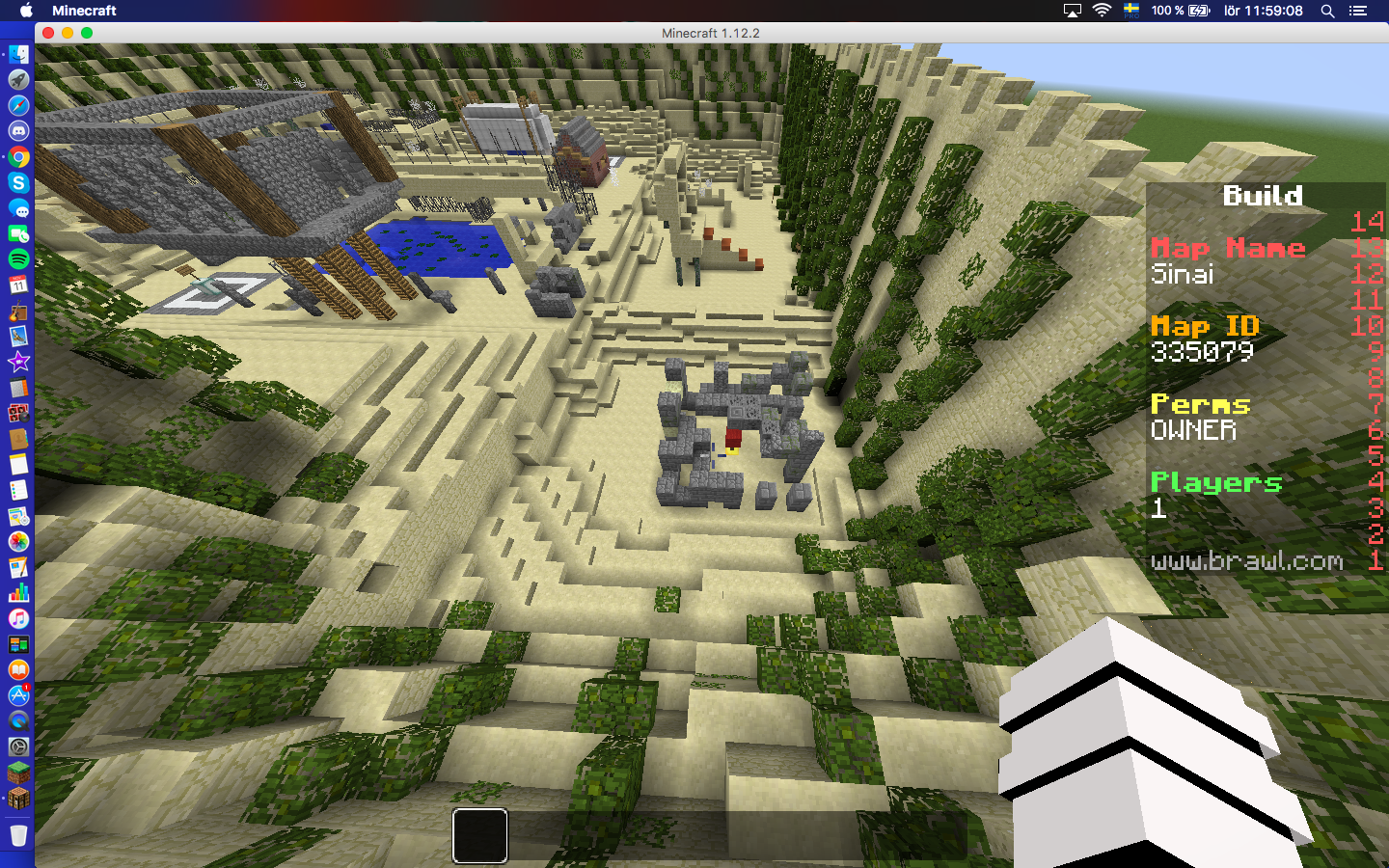1389x868 pixels.
Task: Select the highlighted hotbar slot
Action: click(x=480, y=835)
